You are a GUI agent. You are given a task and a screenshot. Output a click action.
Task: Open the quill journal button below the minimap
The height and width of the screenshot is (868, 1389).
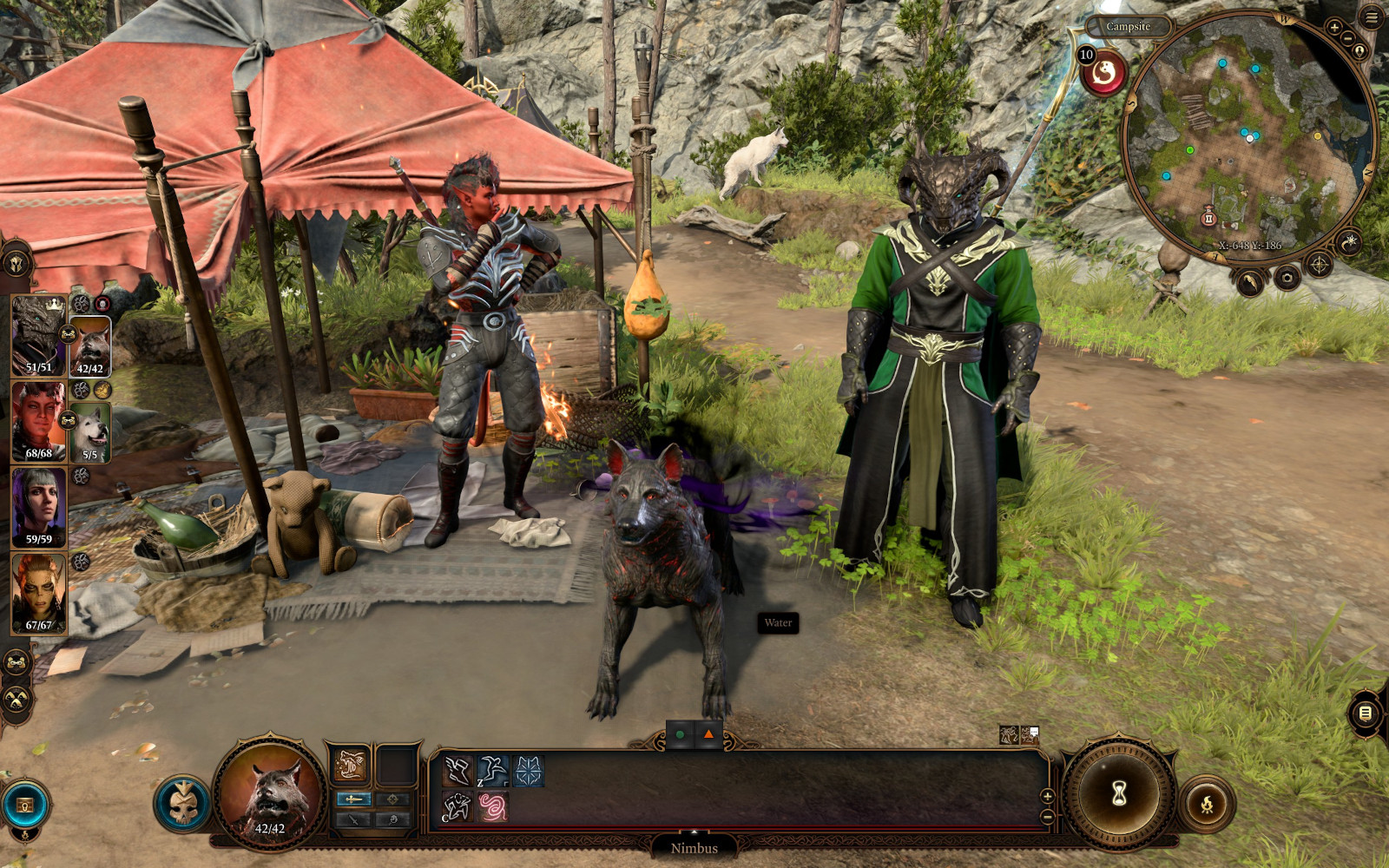click(1250, 282)
